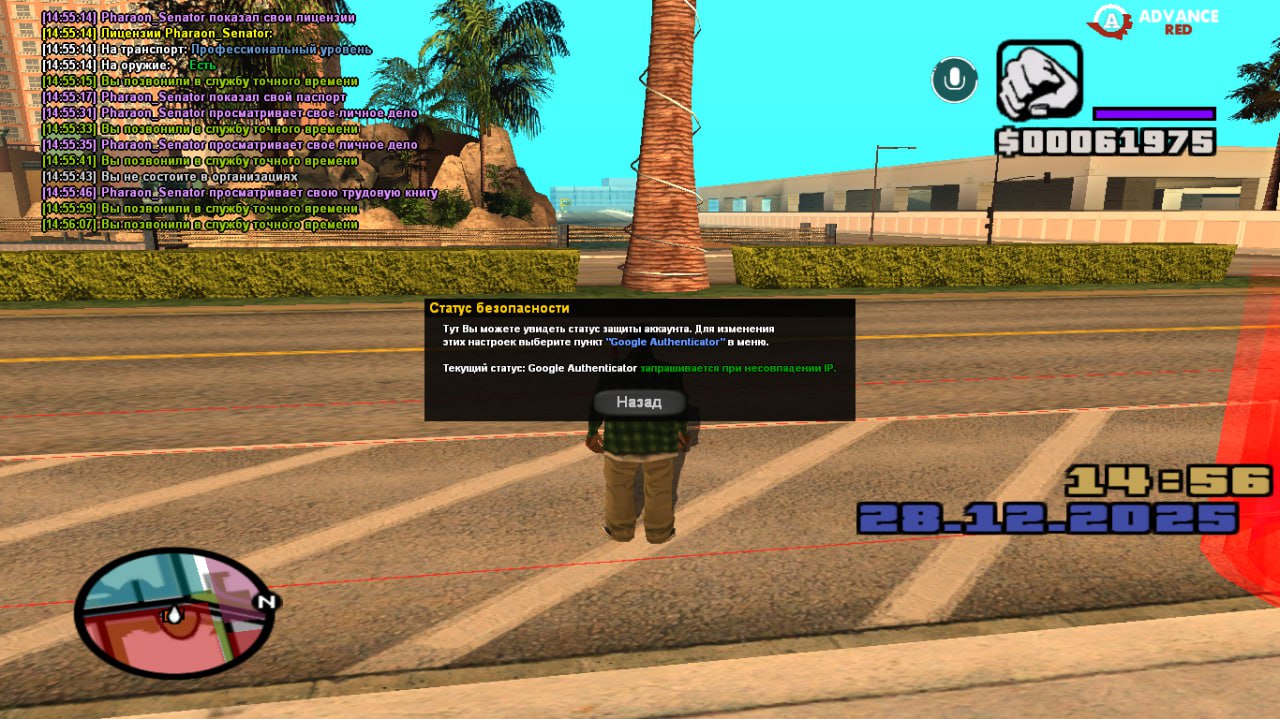This screenshot has height=719, width=1280.
Task: Open the radar minimap
Action: coord(174,612)
